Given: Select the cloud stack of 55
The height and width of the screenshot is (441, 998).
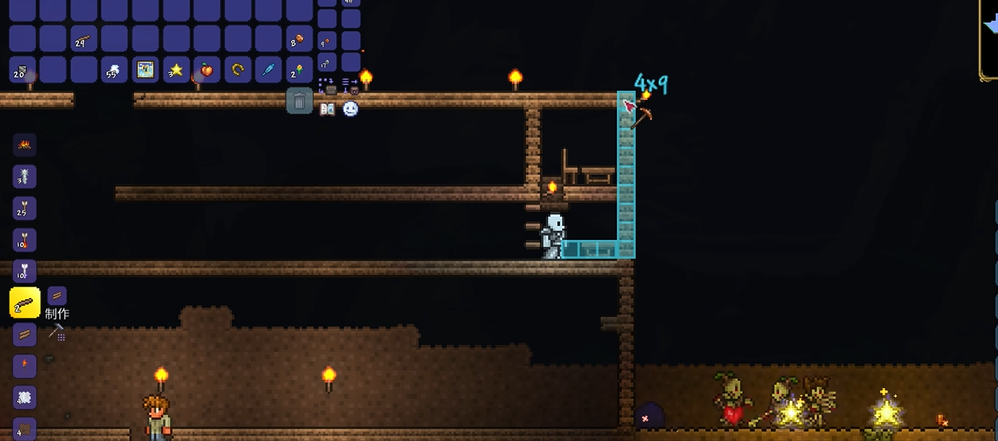Looking at the screenshot, I should (114, 70).
